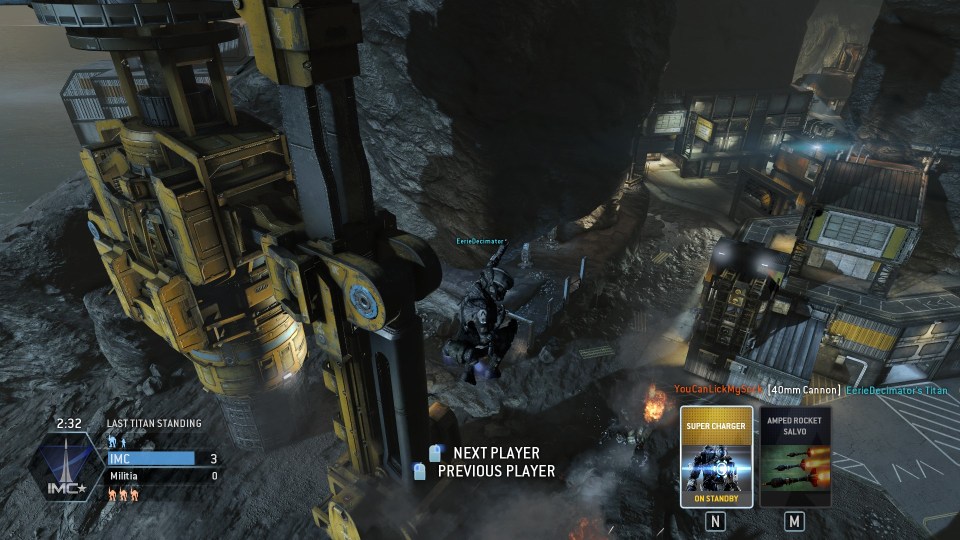
Task: Switch to the Previous Player
Action: pyautogui.click(x=495, y=471)
